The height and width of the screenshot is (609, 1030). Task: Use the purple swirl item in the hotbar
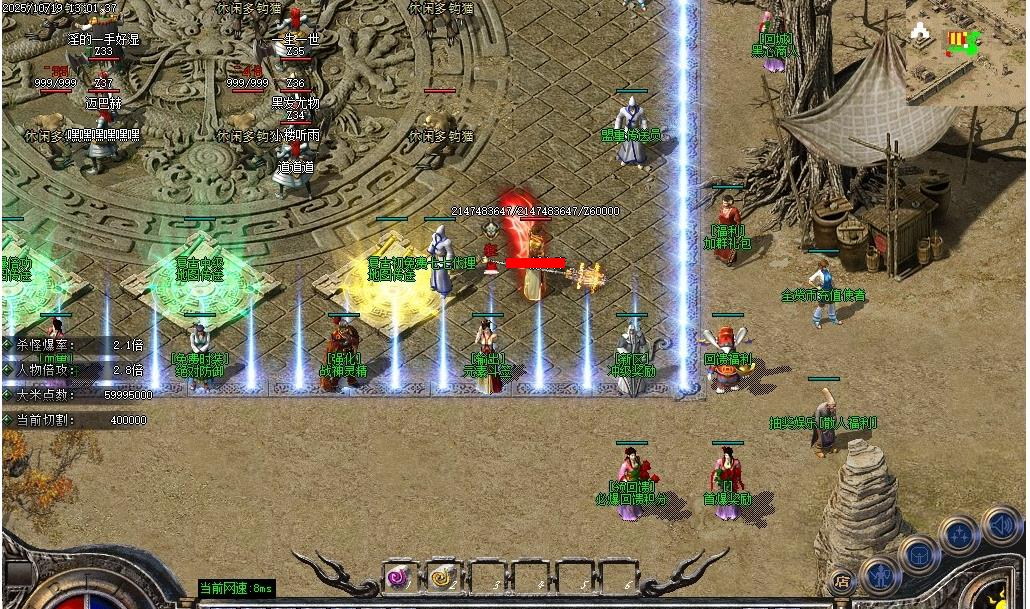pos(398,577)
